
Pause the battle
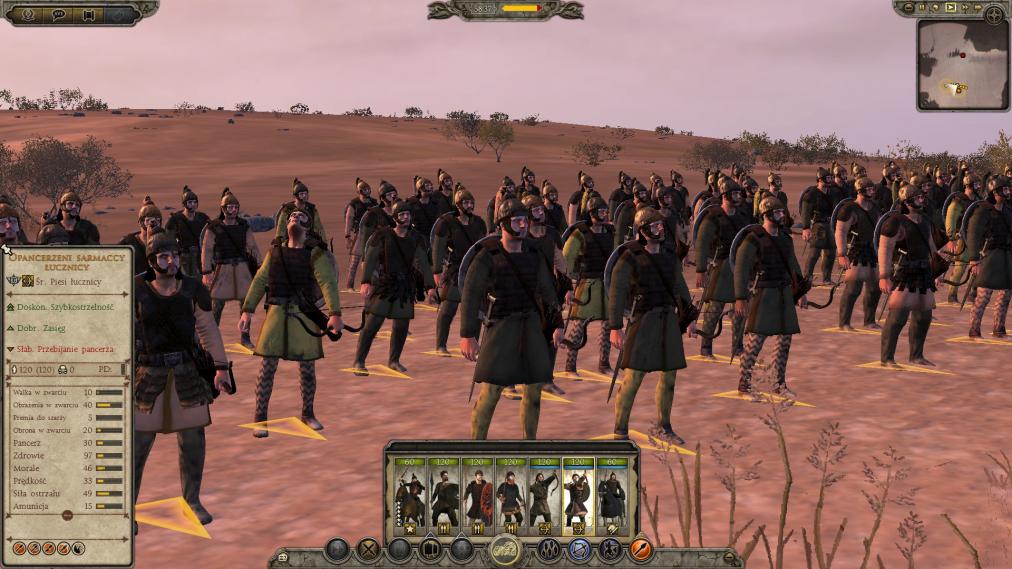(x=922, y=8)
